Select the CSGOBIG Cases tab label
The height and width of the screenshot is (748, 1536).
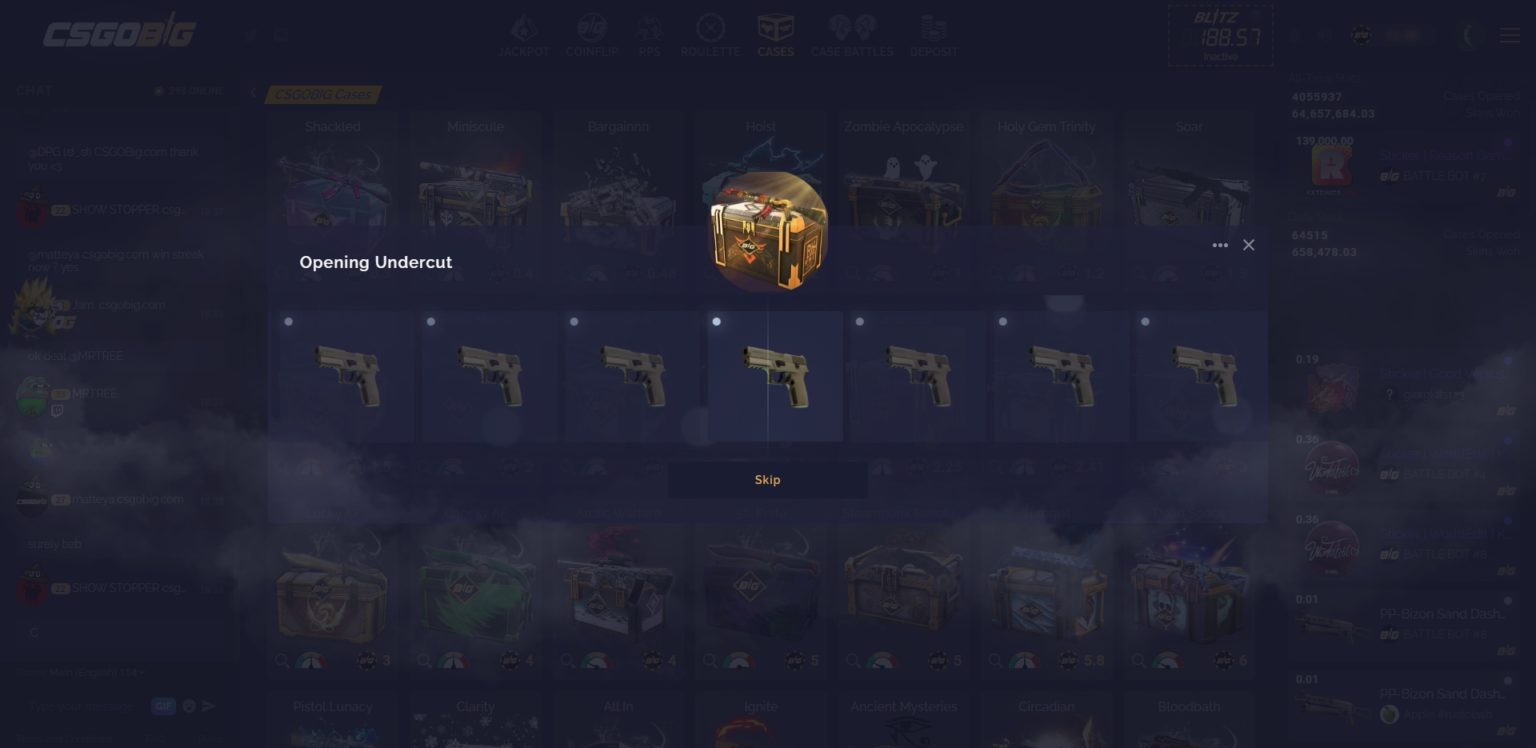click(321, 94)
